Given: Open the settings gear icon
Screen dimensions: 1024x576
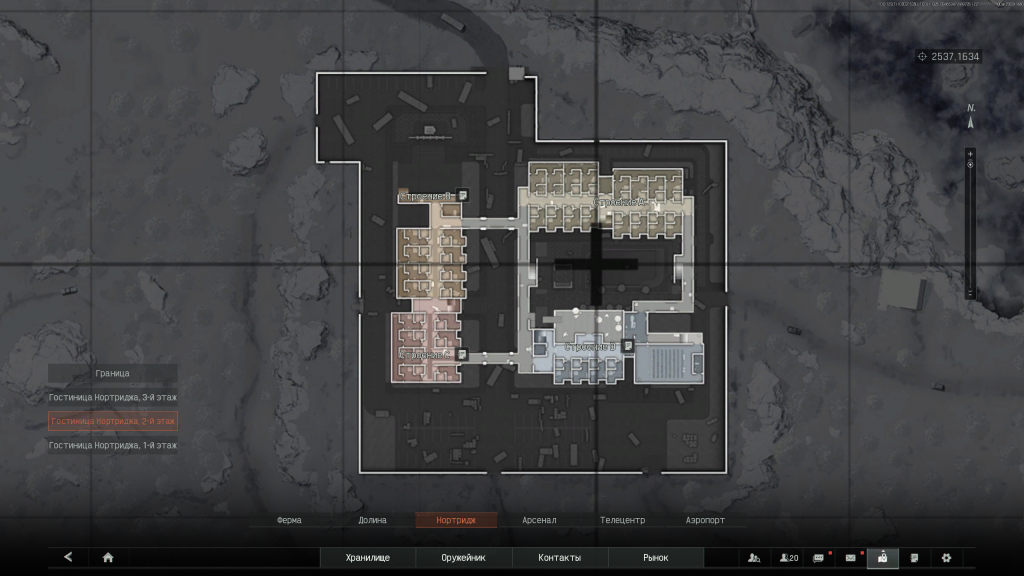Looking at the screenshot, I should (x=945, y=557).
